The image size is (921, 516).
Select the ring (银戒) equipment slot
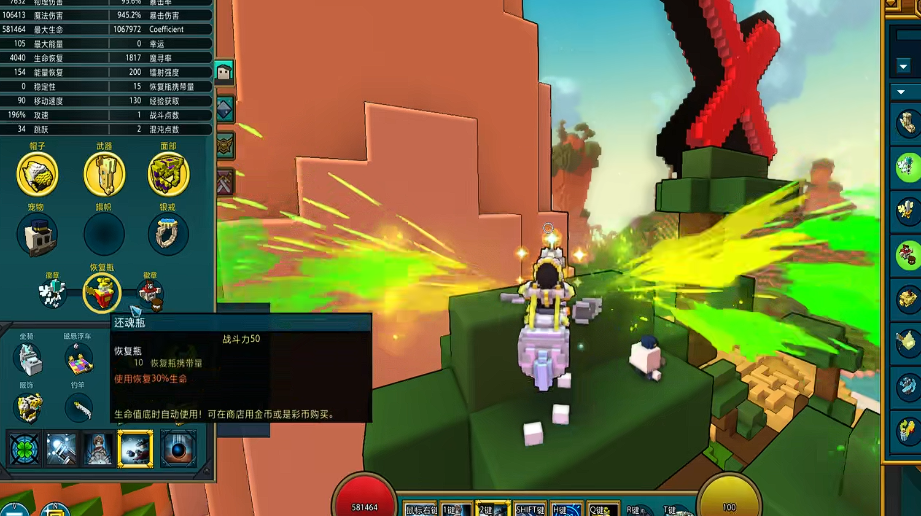click(x=168, y=234)
